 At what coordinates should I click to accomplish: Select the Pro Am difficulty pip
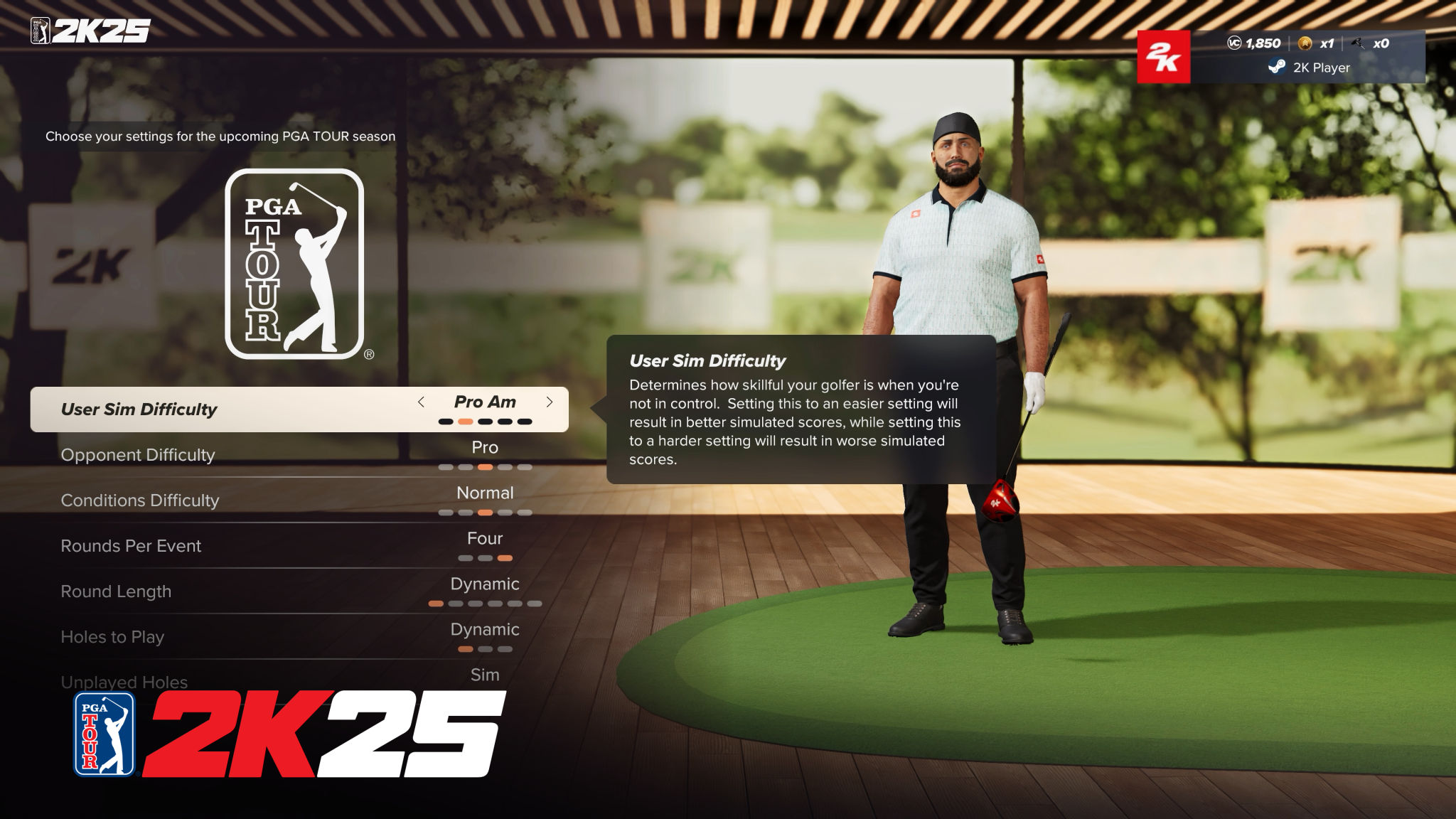466,421
